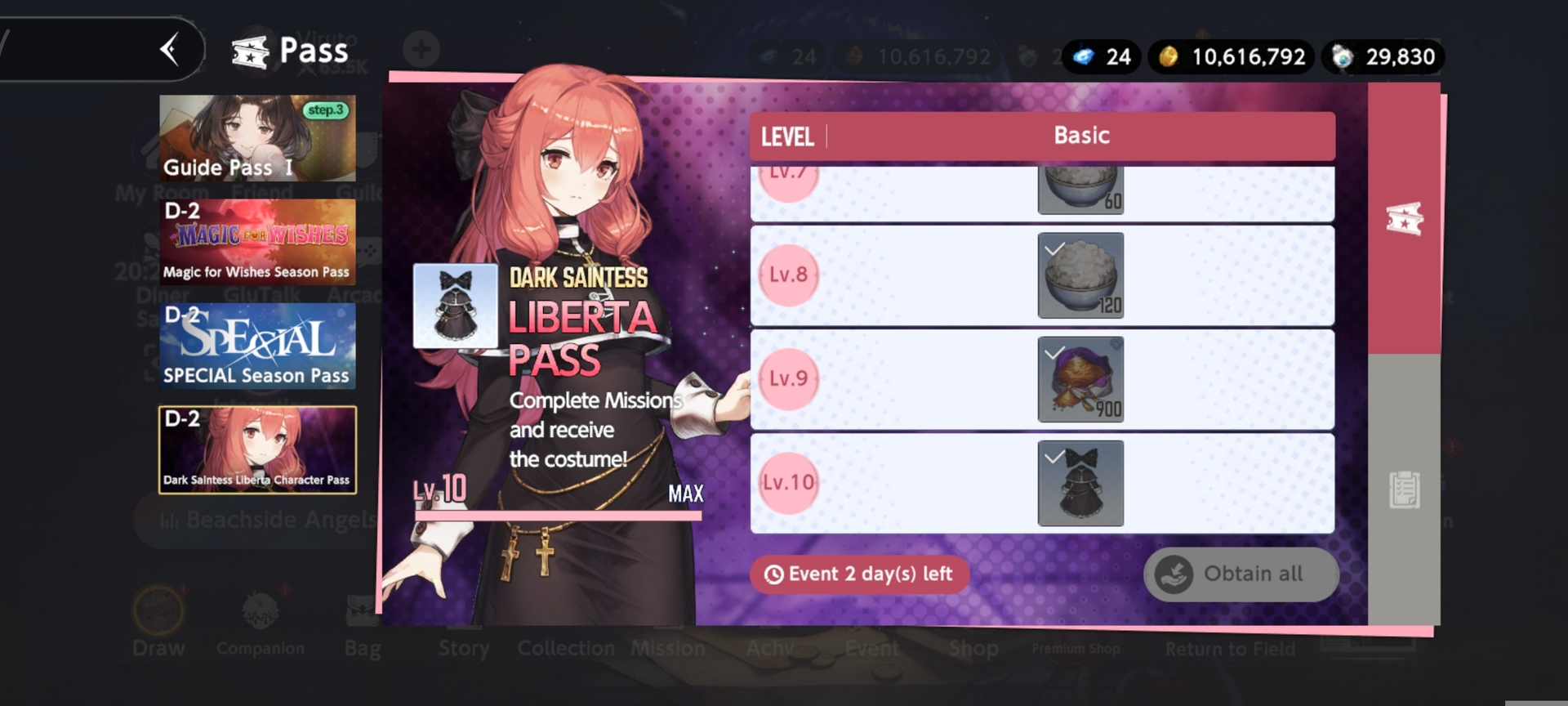1568x706 pixels.
Task: Select the Lv.10 black costume reward
Action: coord(1080,483)
